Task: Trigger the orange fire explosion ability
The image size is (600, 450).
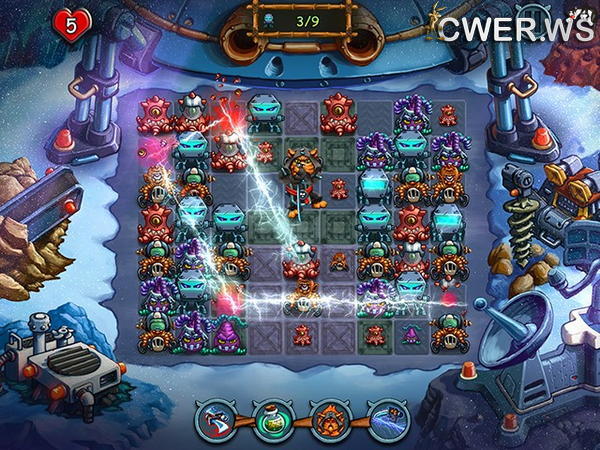Action: 330,418
